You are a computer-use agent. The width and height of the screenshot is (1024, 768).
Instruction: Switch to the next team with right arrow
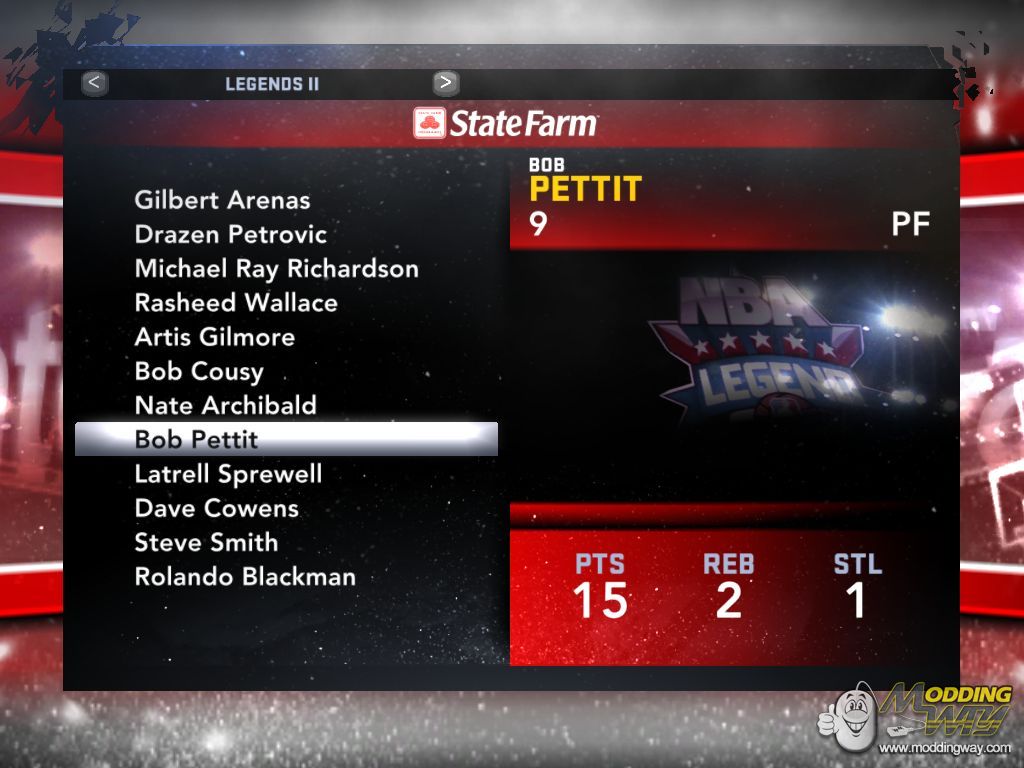pos(446,83)
